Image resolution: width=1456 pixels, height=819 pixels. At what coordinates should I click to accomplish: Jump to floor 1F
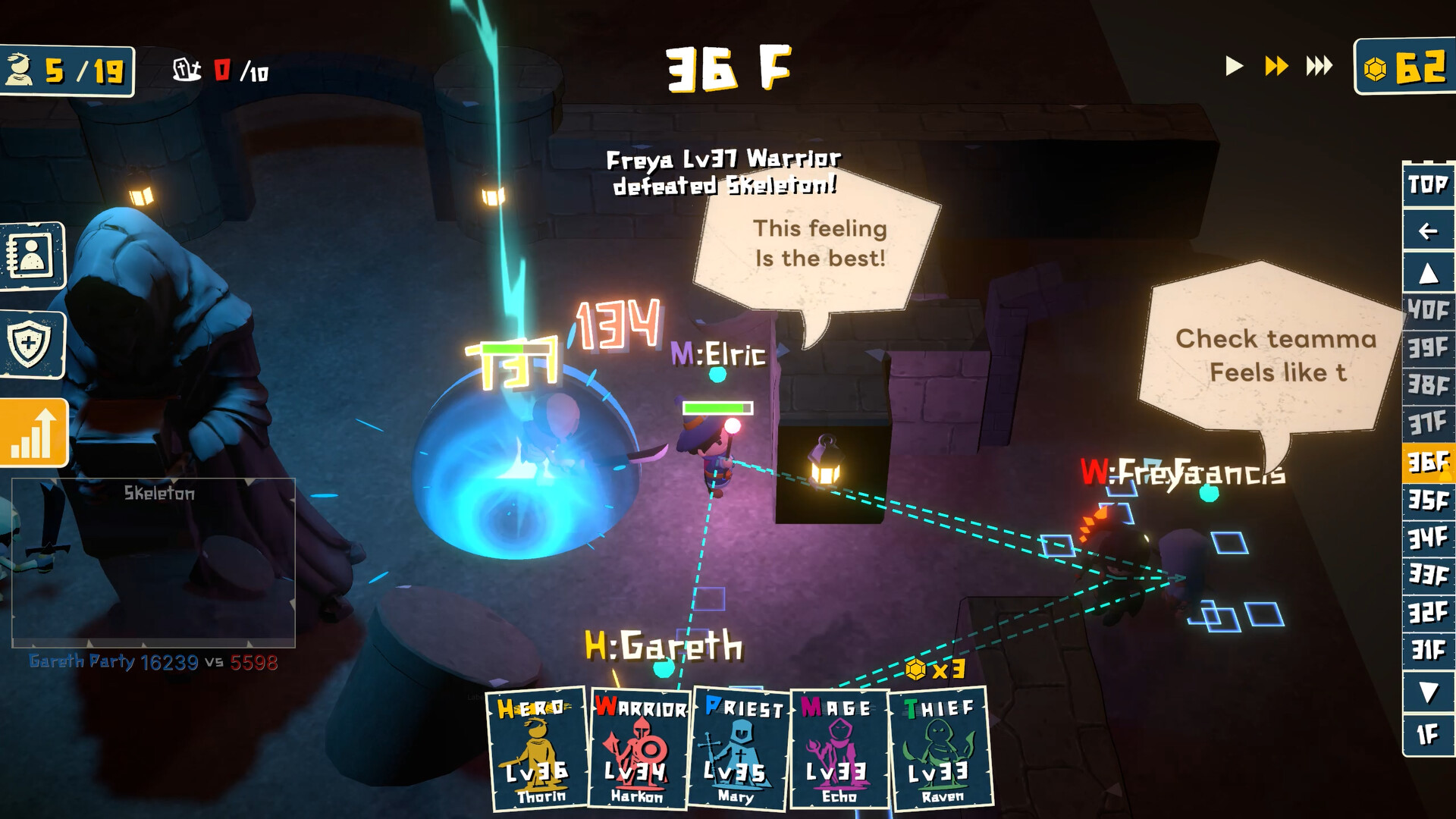(1429, 734)
